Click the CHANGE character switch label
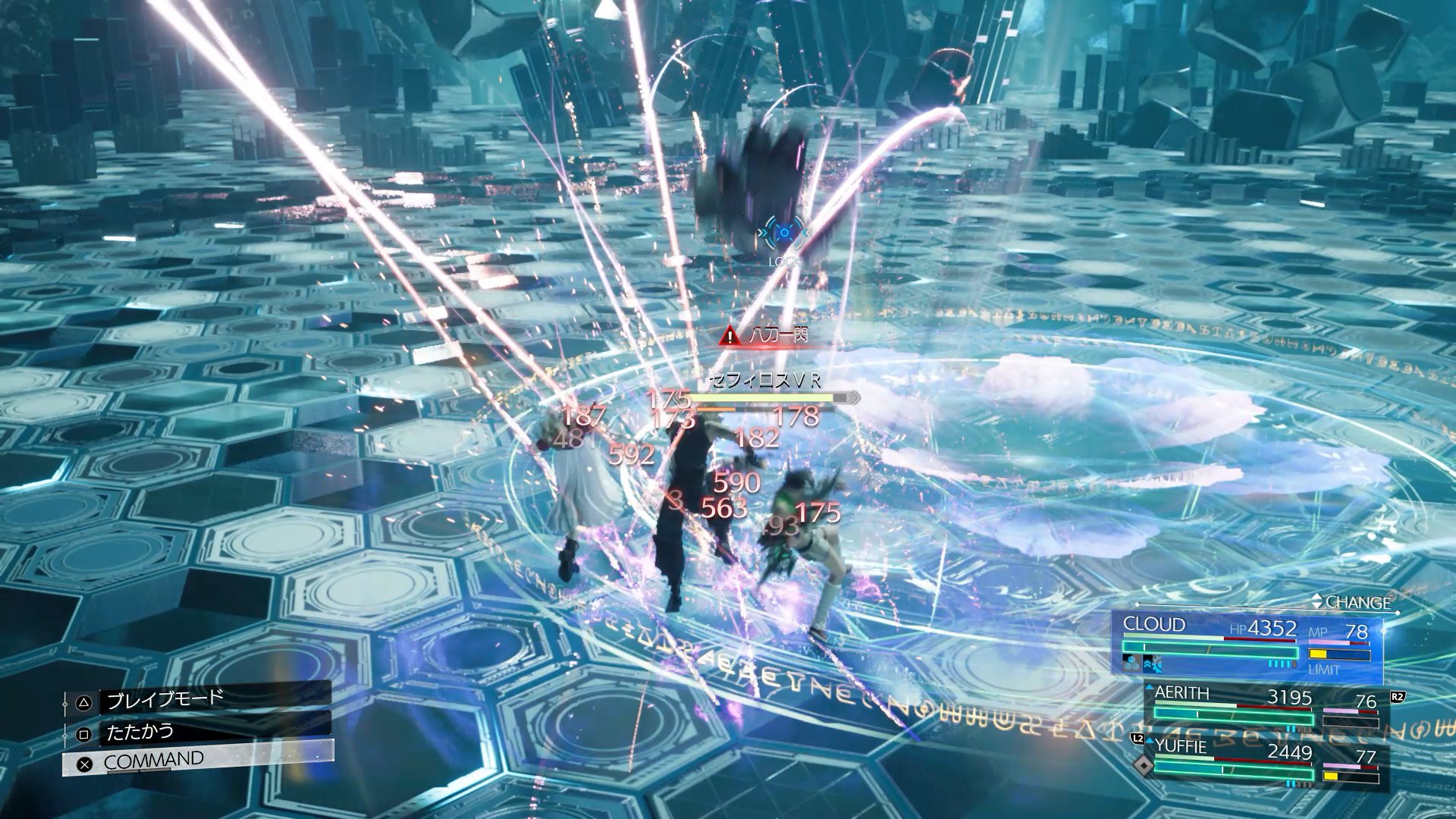Screen dimensions: 1456x819 point(1356,603)
